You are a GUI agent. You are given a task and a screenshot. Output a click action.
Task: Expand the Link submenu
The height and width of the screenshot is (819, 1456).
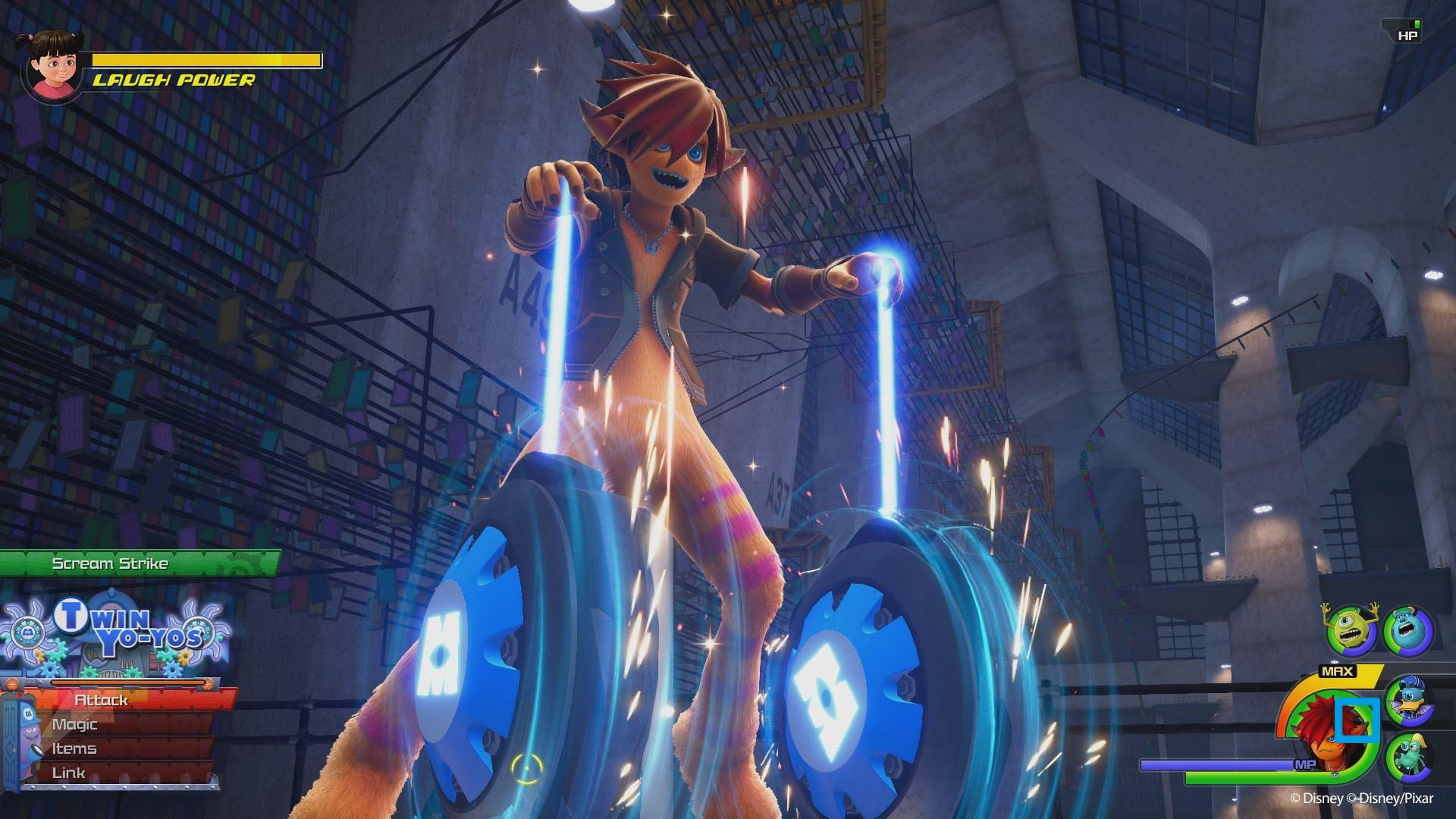pyautogui.click(x=70, y=772)
